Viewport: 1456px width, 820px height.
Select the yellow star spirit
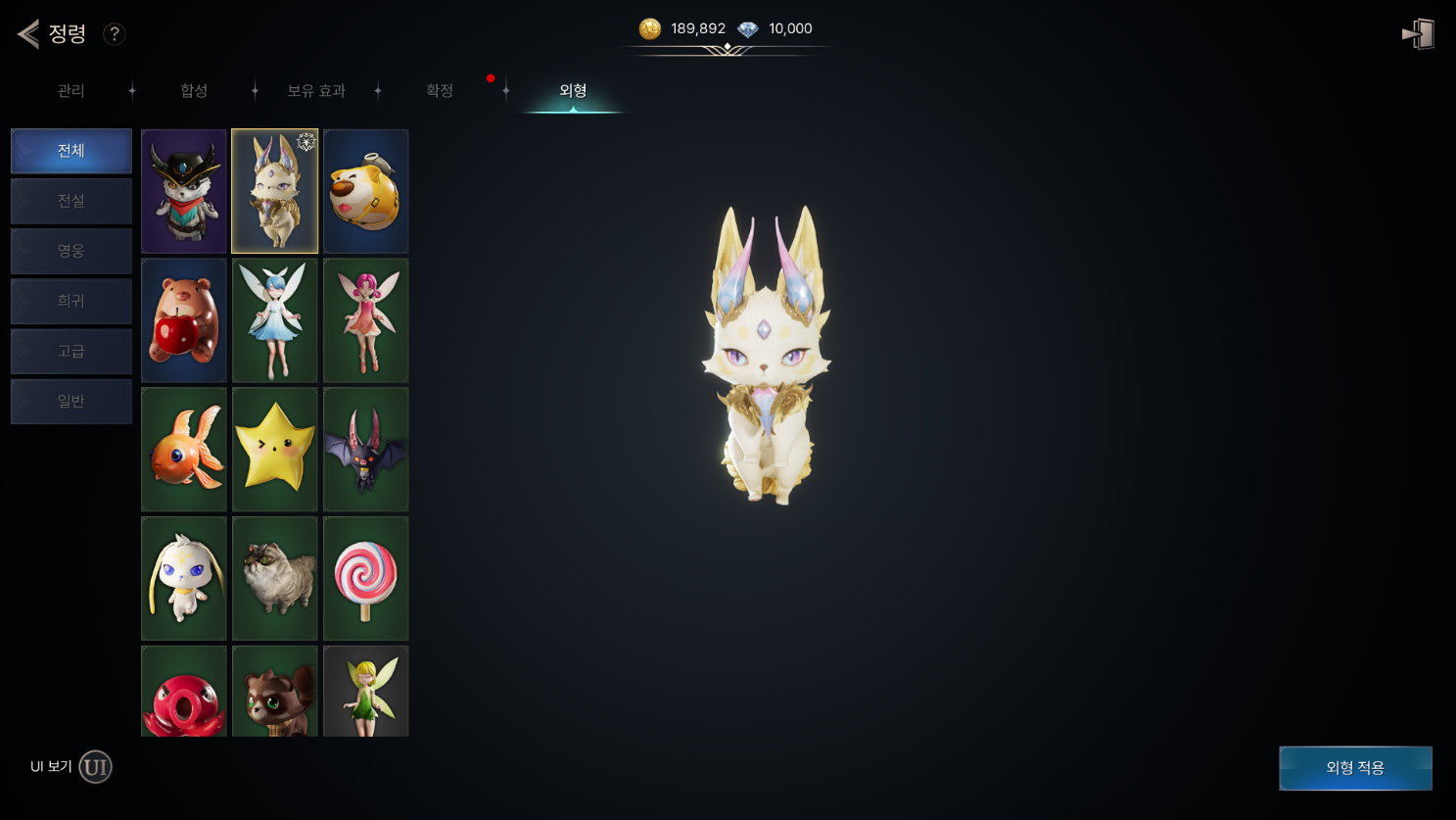(x=275, y=450)
